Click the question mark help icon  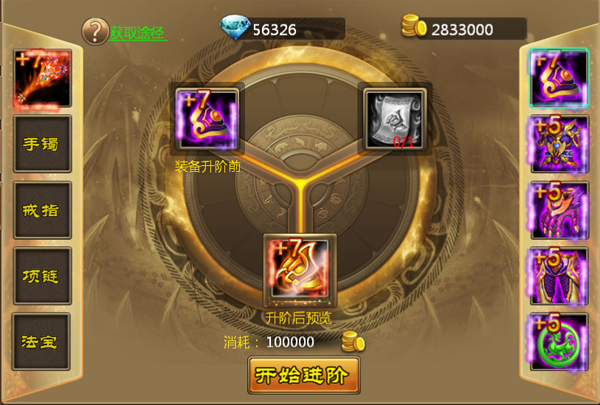tap(94, 31)
